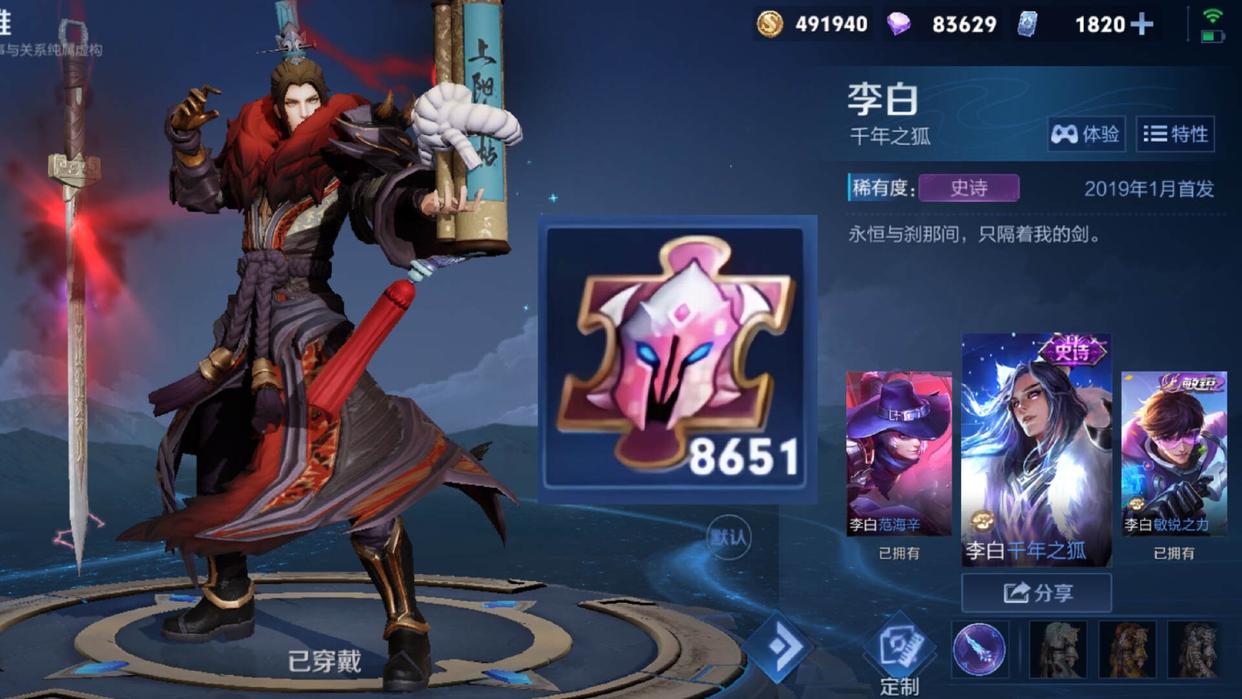
Task: Open the 定制 customization option
Action: (x=899, y=656)
